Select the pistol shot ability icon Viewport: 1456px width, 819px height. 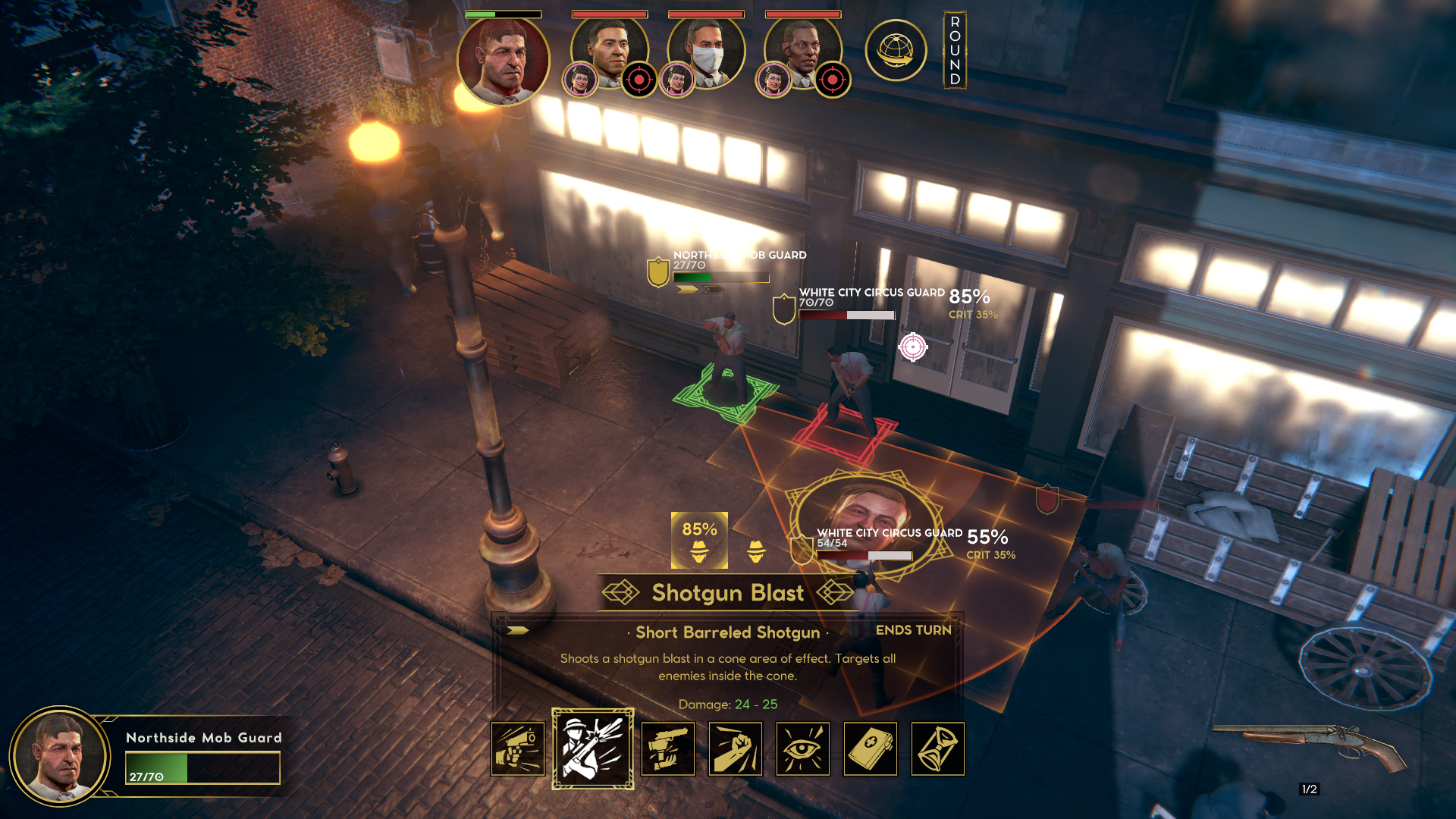(519, 748)
